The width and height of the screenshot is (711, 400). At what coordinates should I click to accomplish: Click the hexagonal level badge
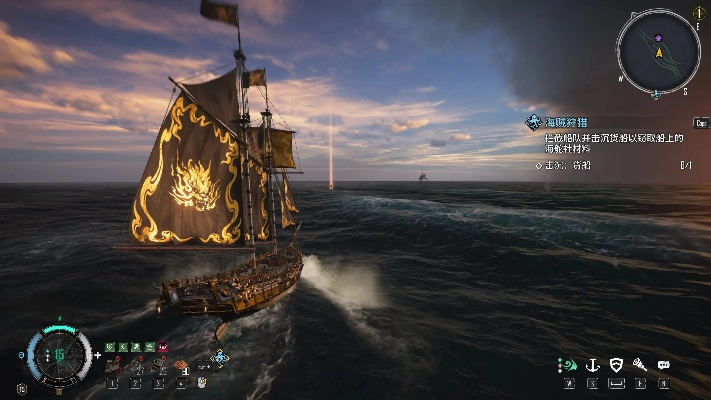pos(22,388)
